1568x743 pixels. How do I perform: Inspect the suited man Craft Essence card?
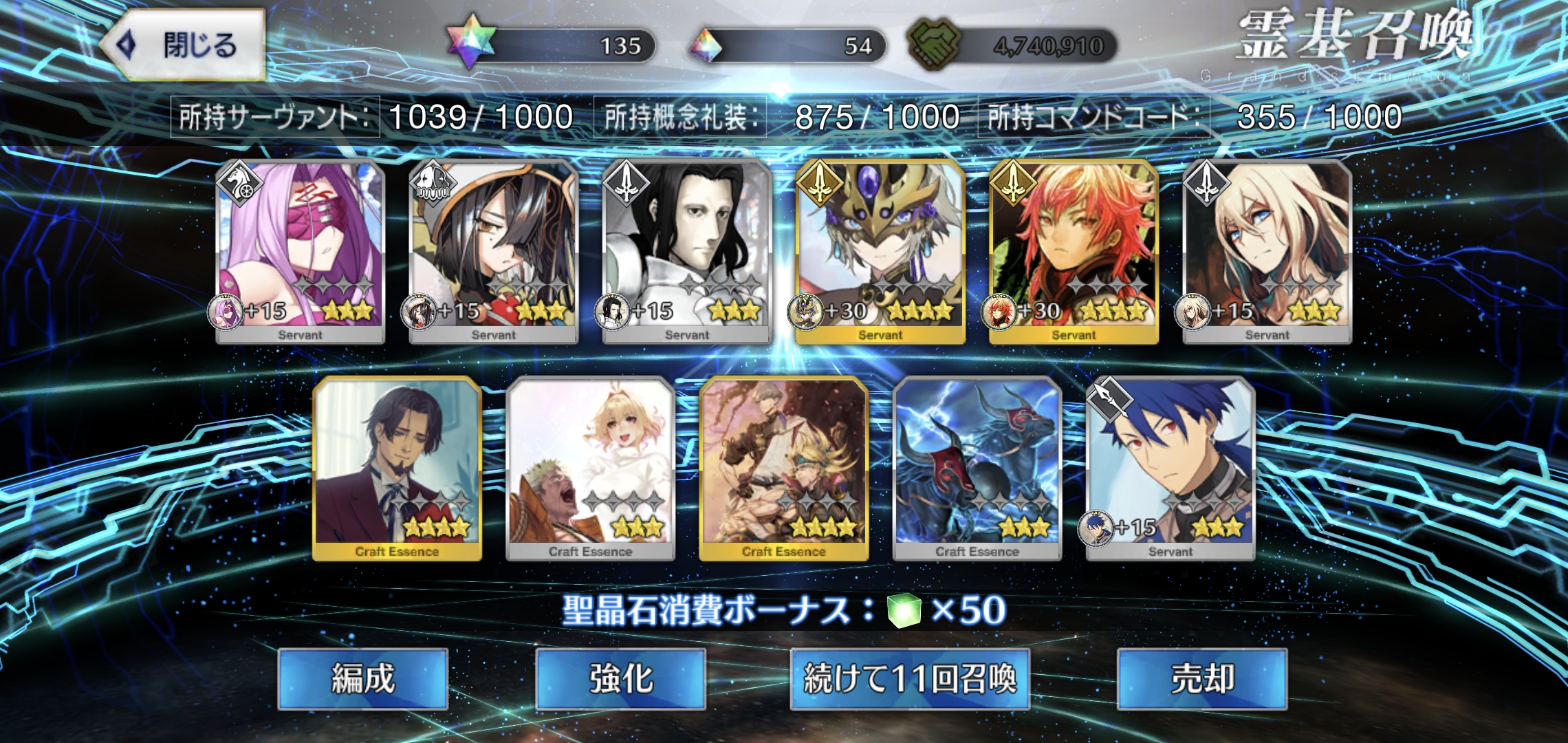tap(397, 469)
